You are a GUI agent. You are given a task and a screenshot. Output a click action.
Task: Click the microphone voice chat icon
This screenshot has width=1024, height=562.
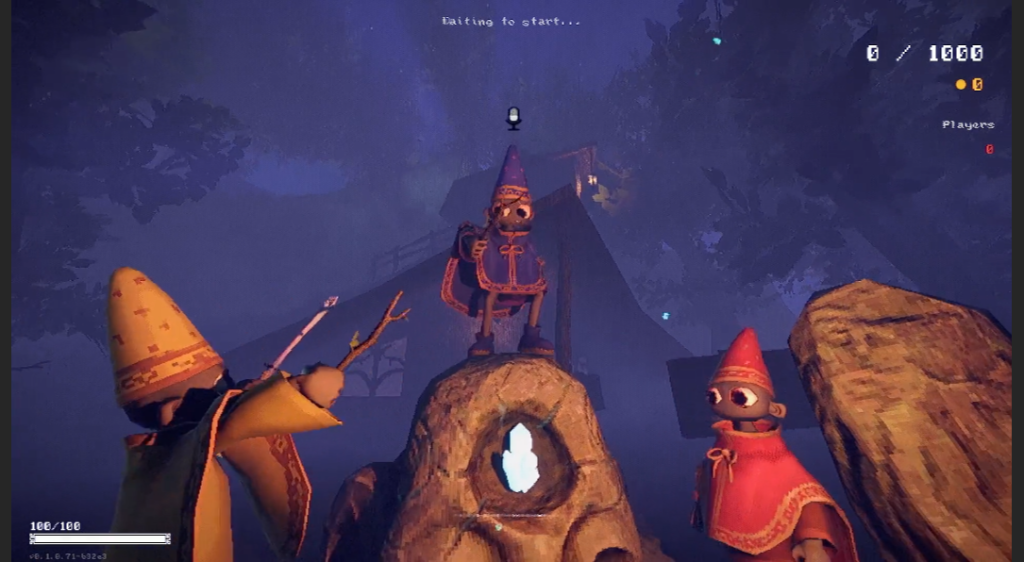pyautogui.click(x=513, y=118)
